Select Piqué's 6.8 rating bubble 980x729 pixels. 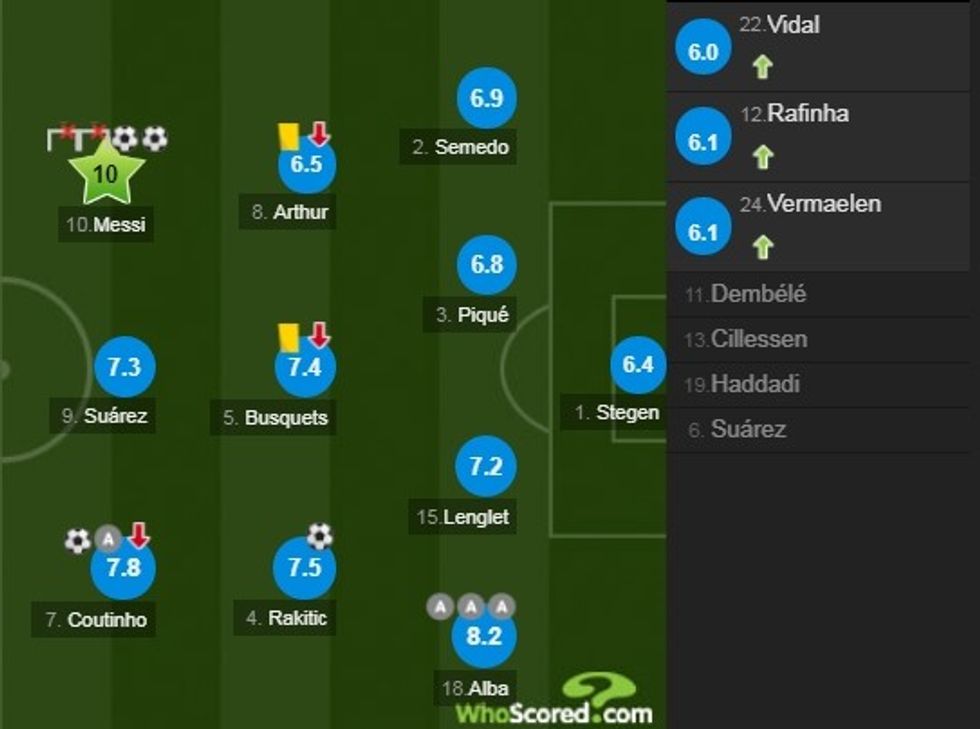(x=486, y=266)
